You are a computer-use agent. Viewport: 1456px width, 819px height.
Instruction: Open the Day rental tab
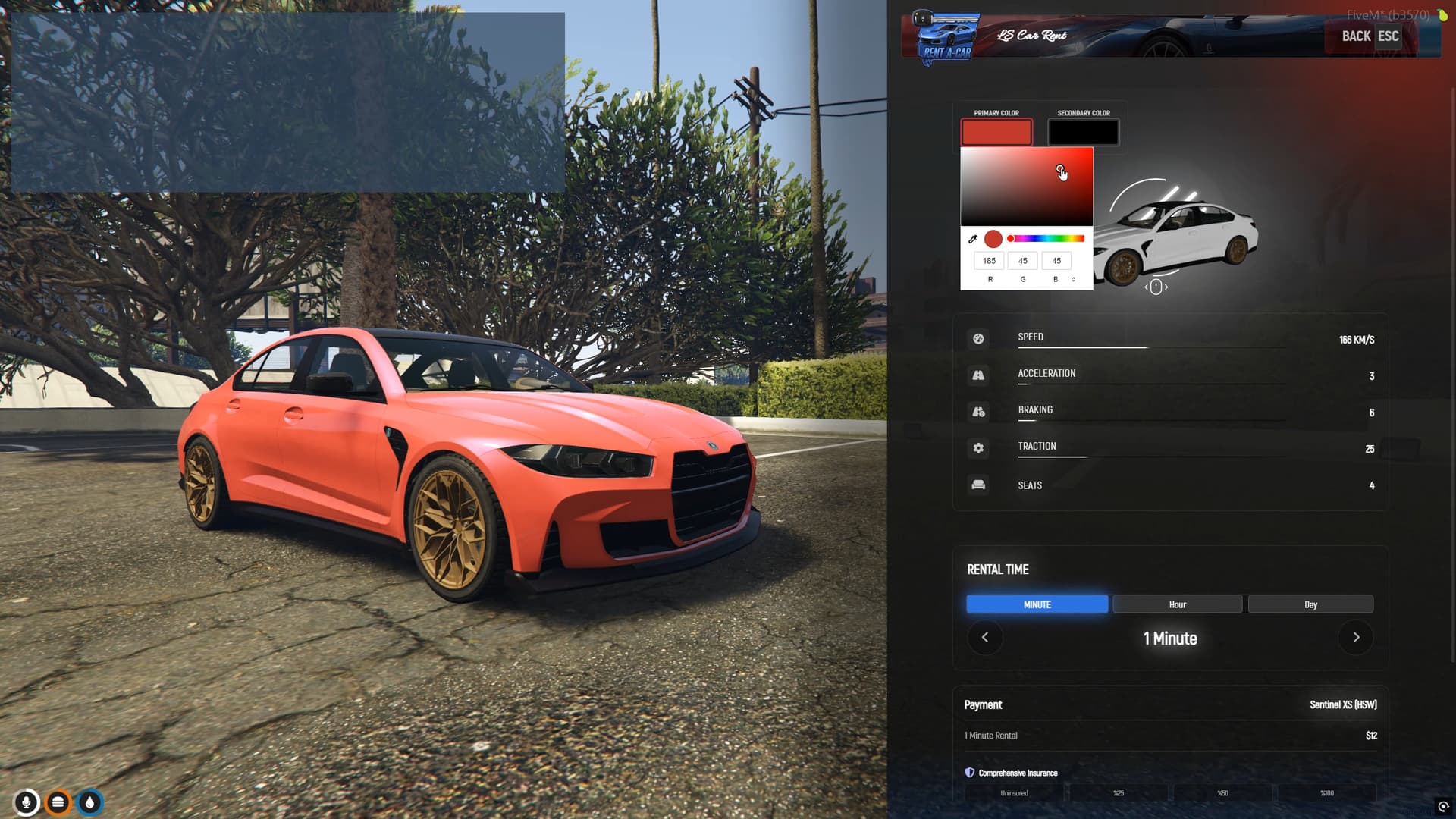(1310, 604)
